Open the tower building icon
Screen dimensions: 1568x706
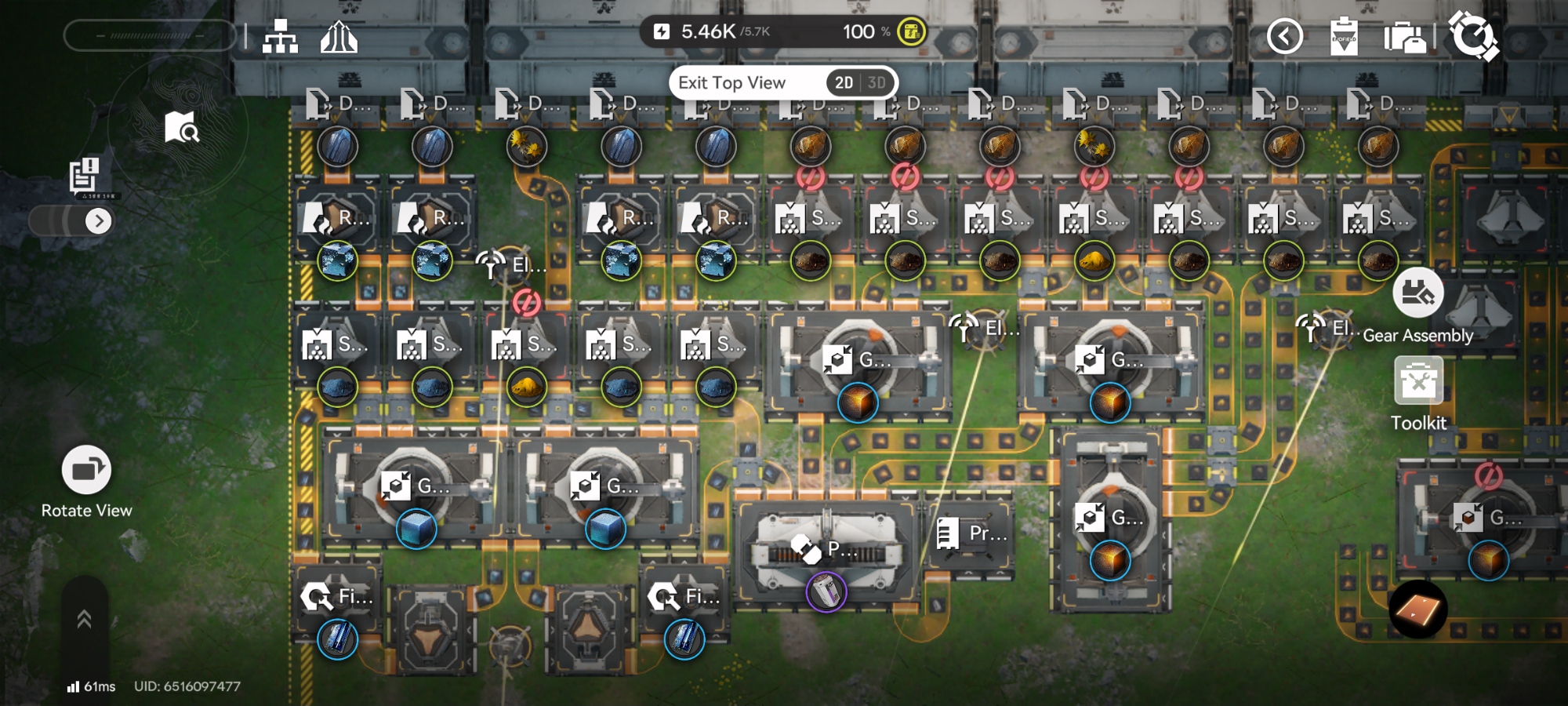pyautogui.click(x=339, y=36)
